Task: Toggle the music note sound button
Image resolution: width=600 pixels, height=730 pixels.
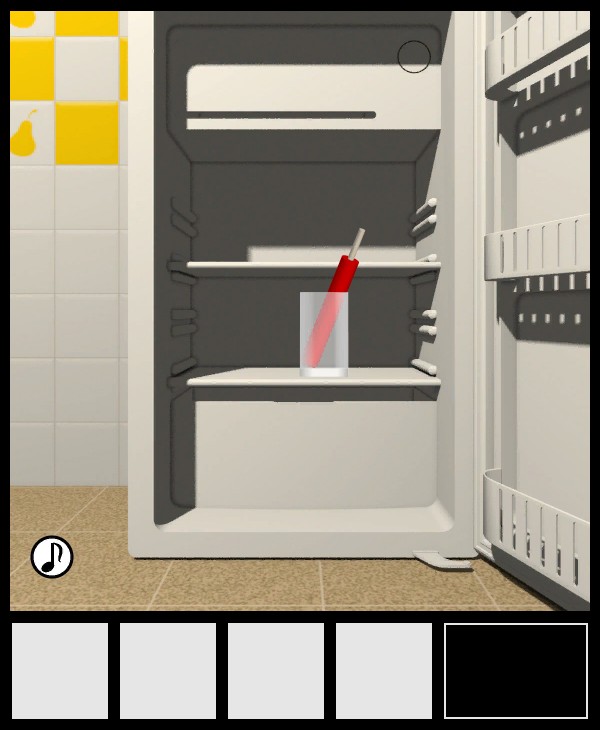Action: click(x=52, y=557)
